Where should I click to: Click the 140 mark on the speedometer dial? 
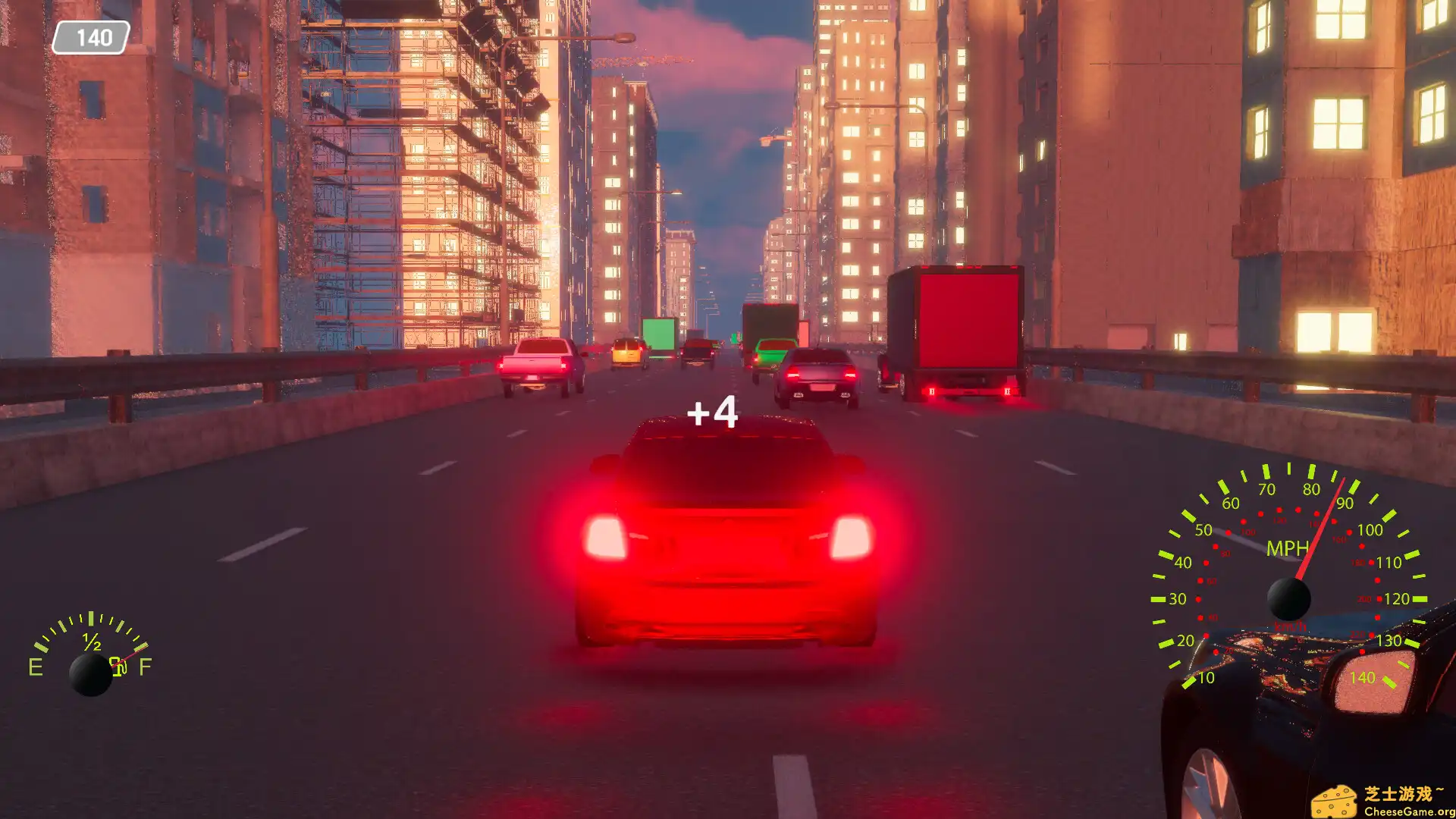click(1363, 677)
